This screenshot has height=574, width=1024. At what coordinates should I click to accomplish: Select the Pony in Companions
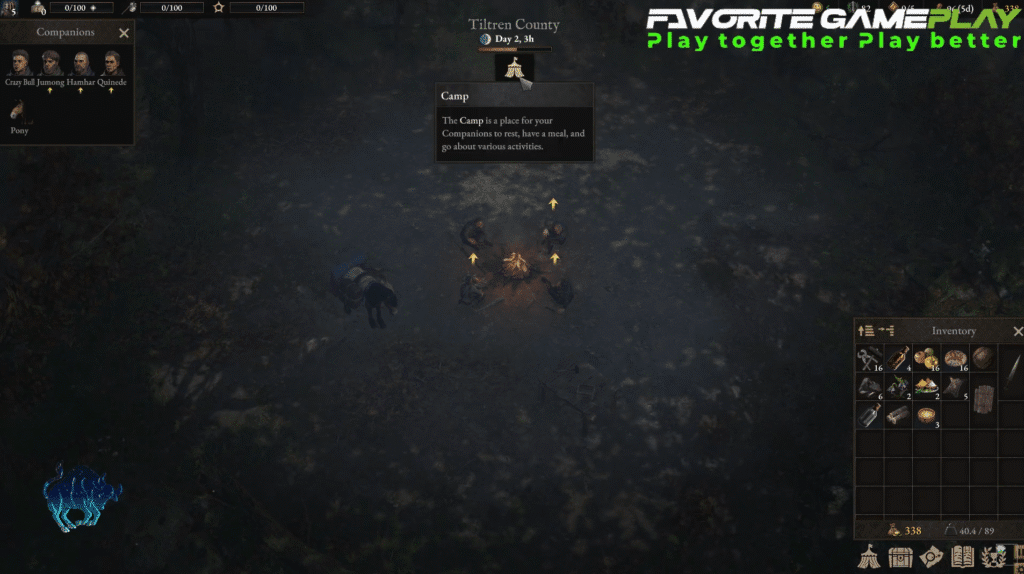[20, 110]
